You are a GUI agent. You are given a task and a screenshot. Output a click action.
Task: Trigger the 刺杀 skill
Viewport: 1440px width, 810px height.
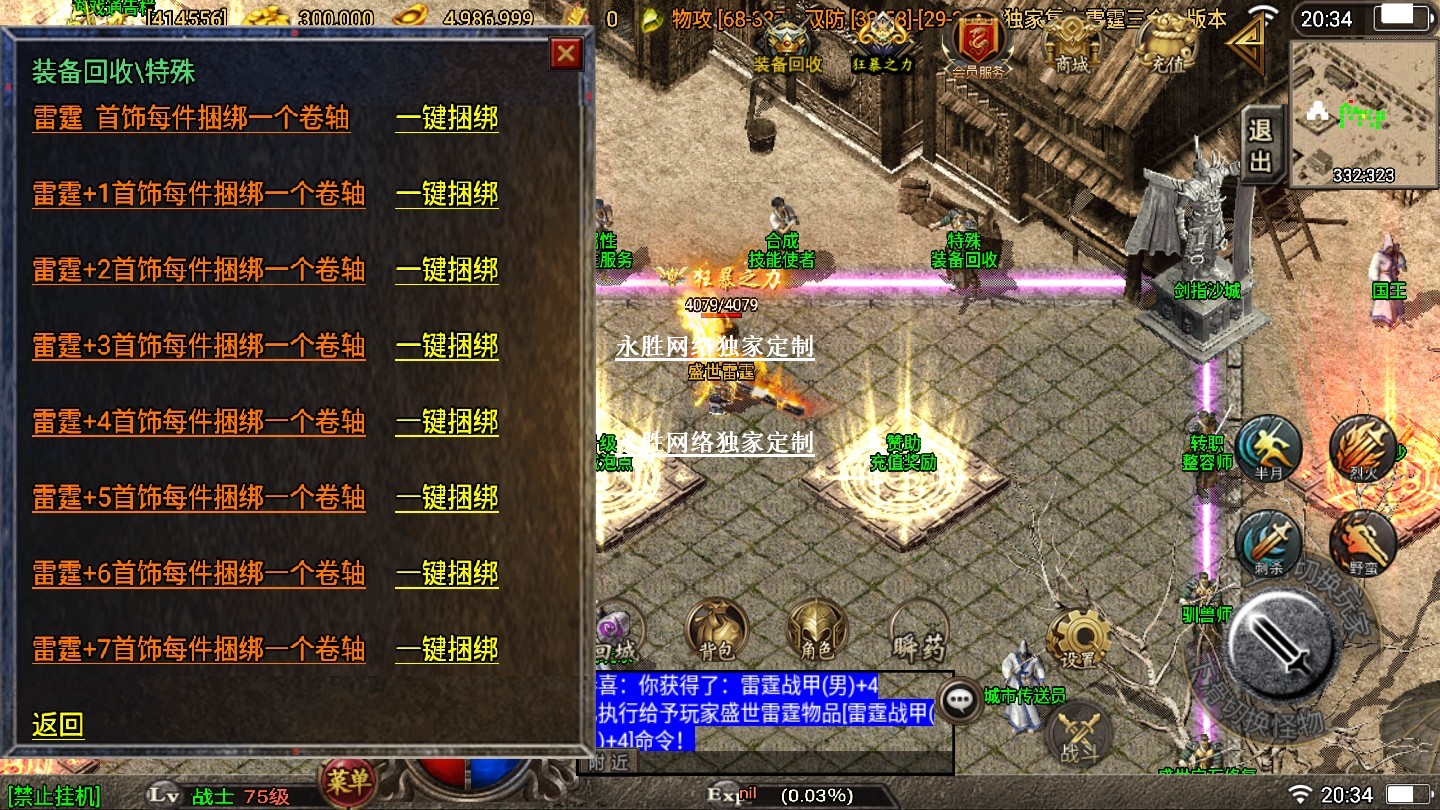[x=1269, y=545]
